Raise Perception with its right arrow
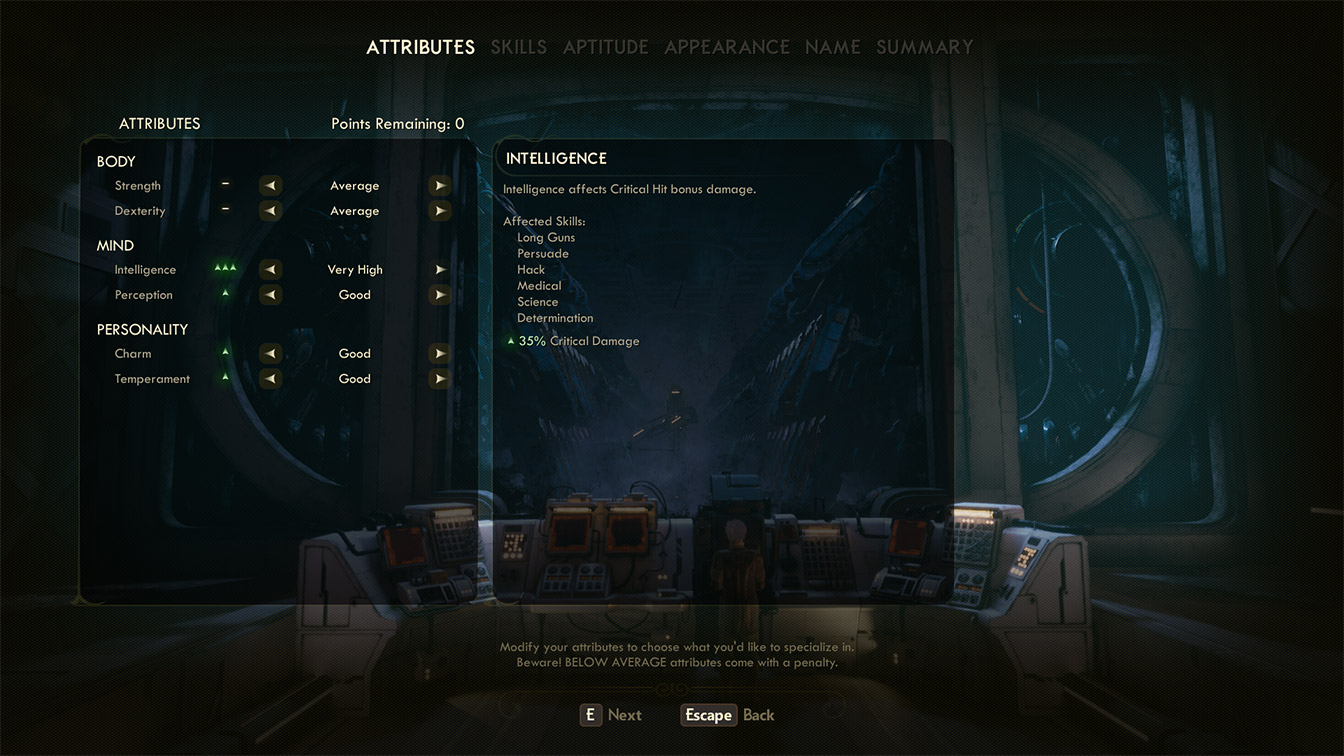 (x=439, y=295)
